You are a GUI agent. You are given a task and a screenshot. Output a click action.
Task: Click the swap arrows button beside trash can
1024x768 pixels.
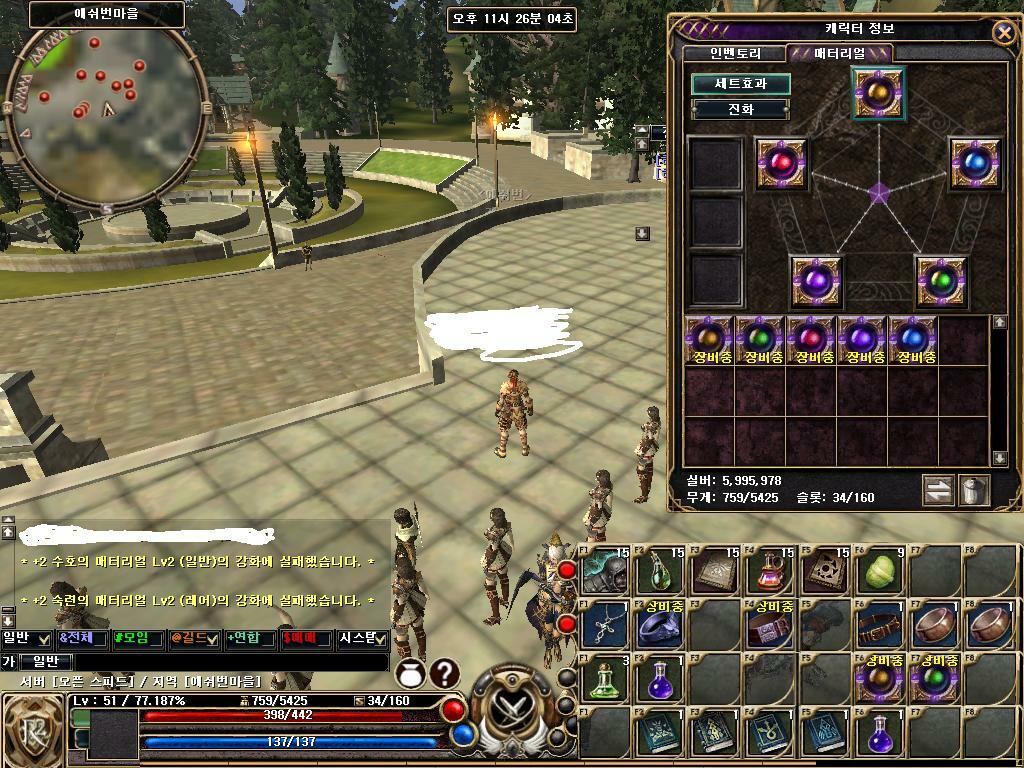pyautogui.click(x=938, y=490)
